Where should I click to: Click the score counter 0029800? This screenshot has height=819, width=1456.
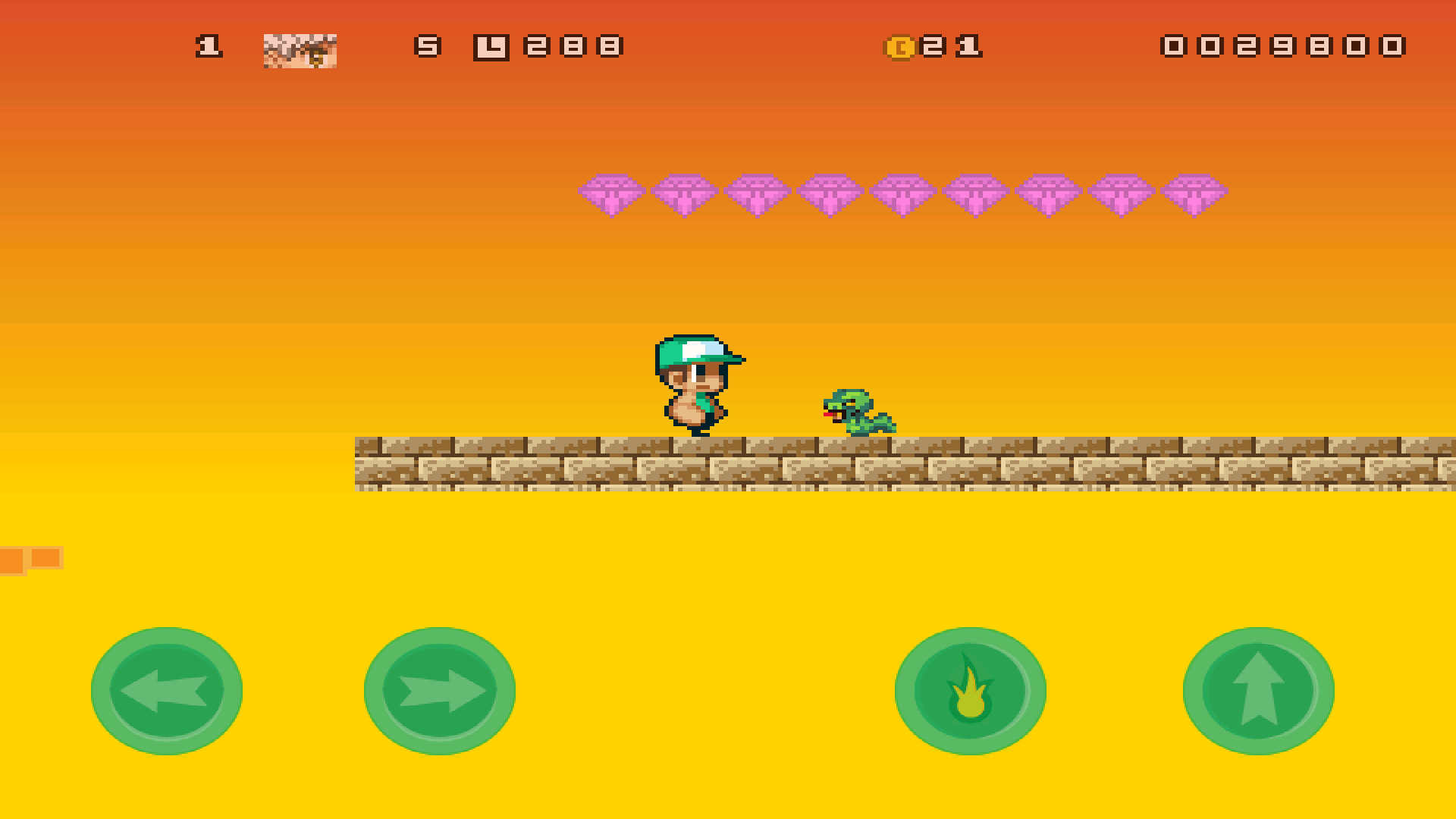[1282, 47]
